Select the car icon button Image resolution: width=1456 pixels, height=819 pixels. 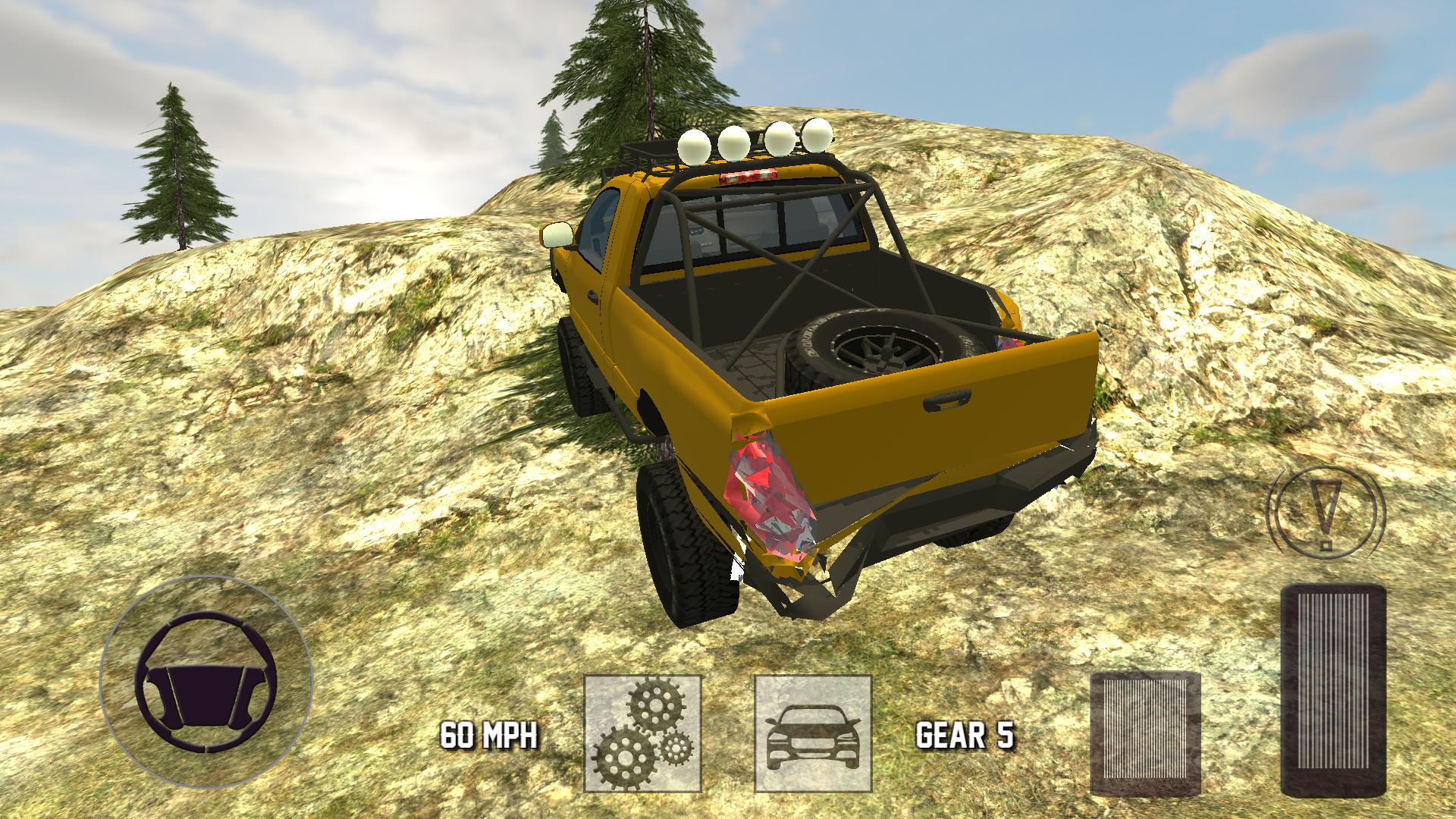click(813, 733)
